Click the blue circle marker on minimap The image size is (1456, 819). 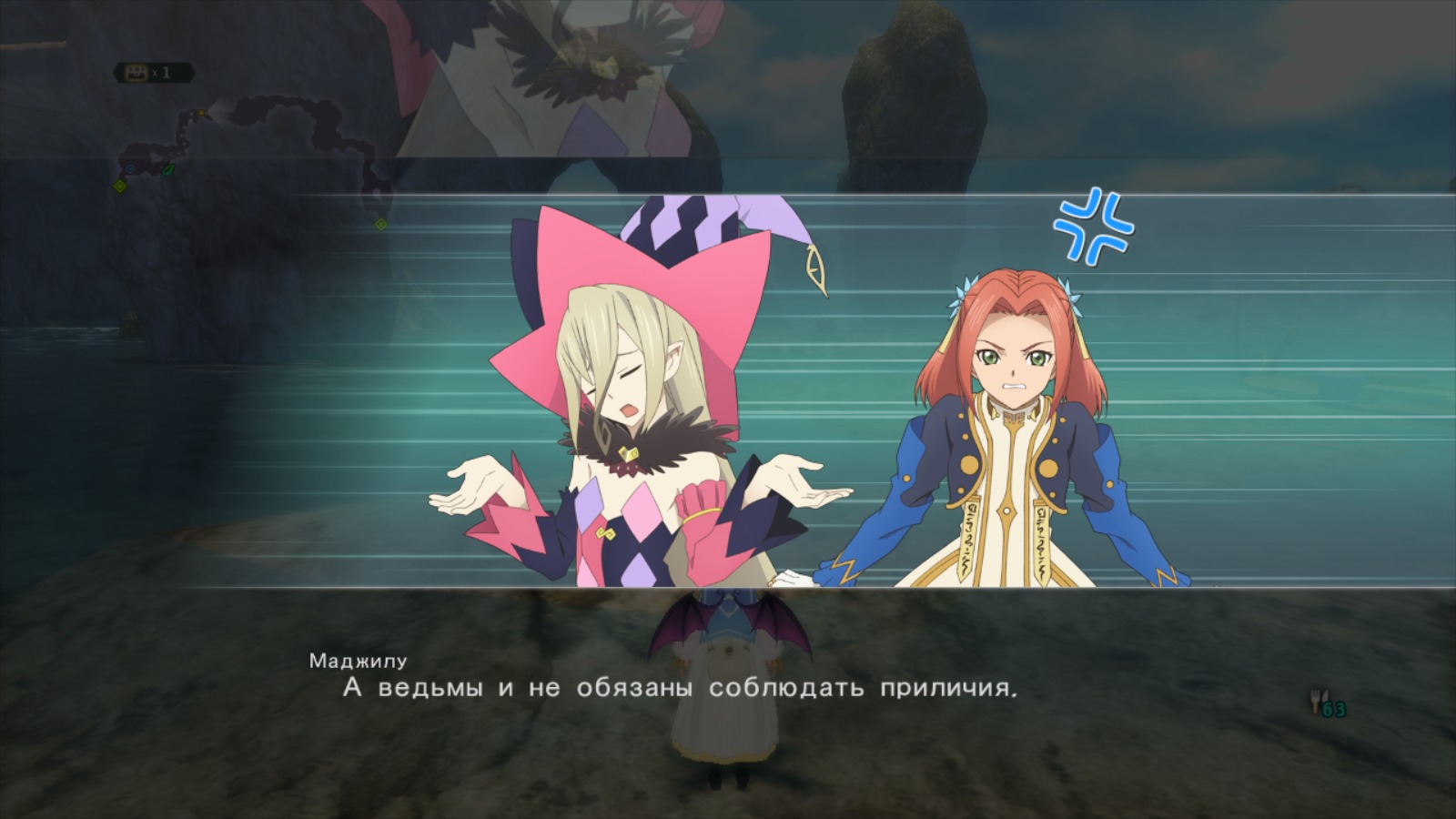pyautogui.click(x=130, y=168)
